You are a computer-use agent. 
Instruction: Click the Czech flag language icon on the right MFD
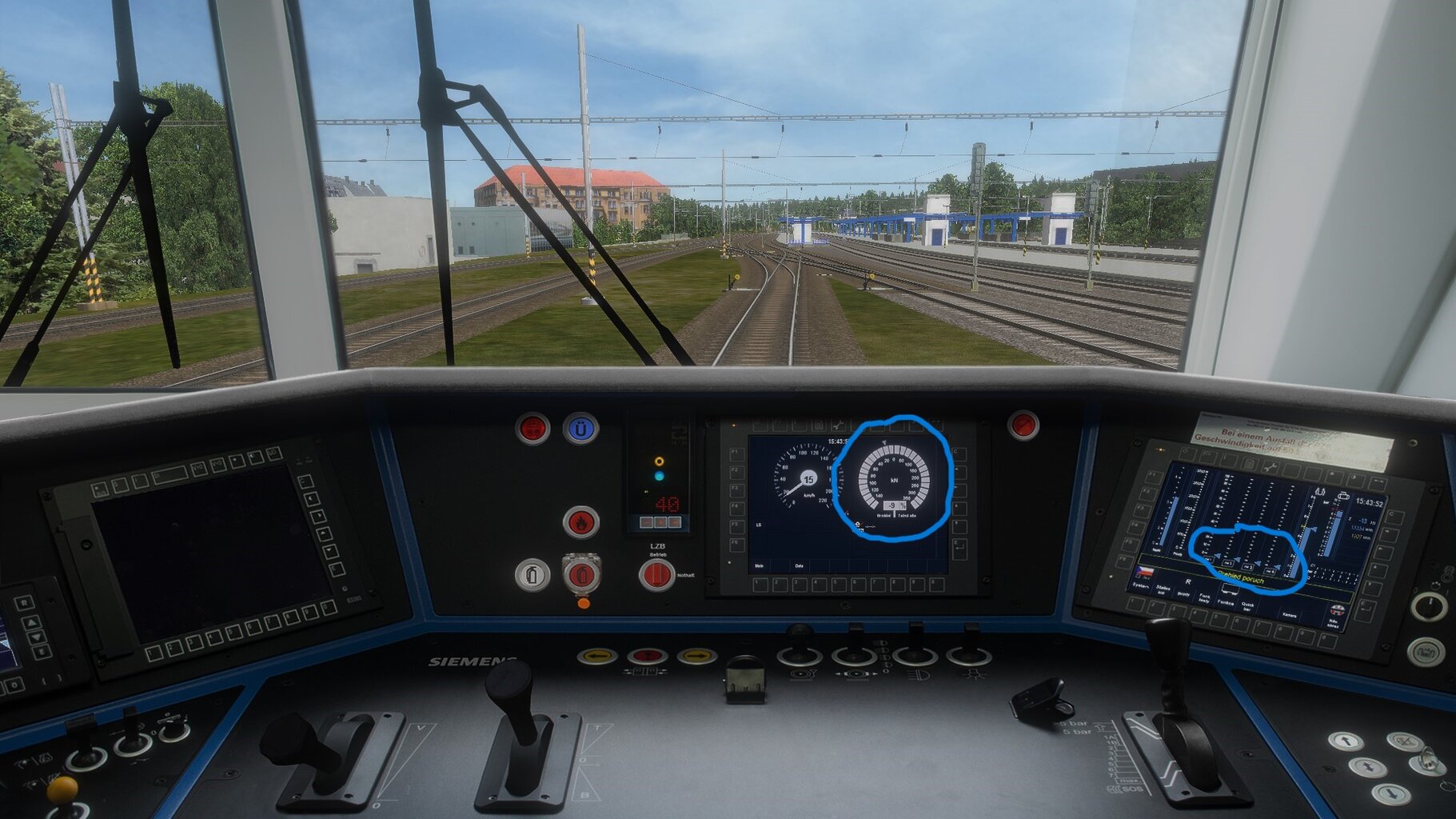click(x=1145, y=571)
